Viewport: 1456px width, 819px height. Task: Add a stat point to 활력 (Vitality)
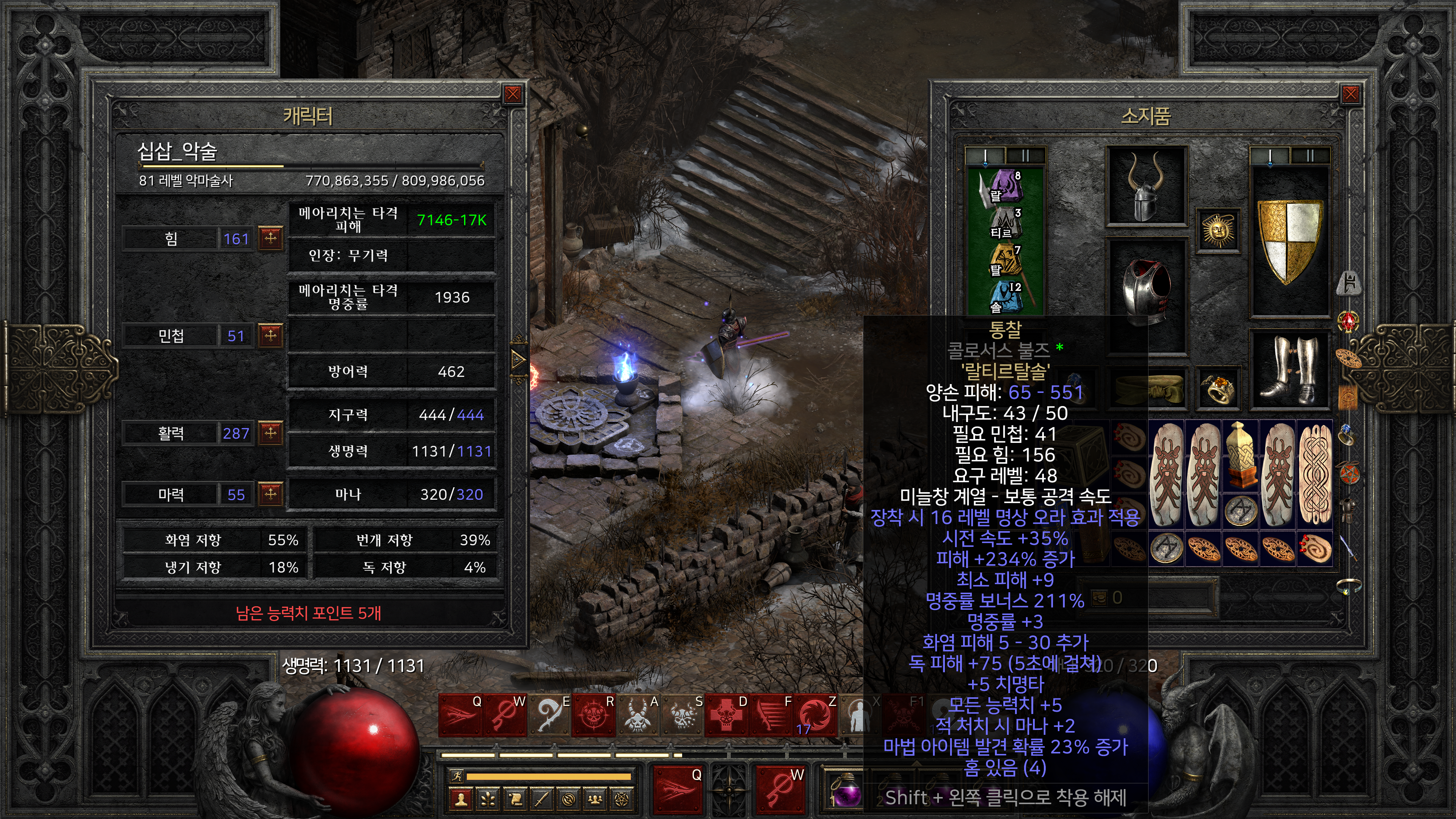tap(271, 433)
